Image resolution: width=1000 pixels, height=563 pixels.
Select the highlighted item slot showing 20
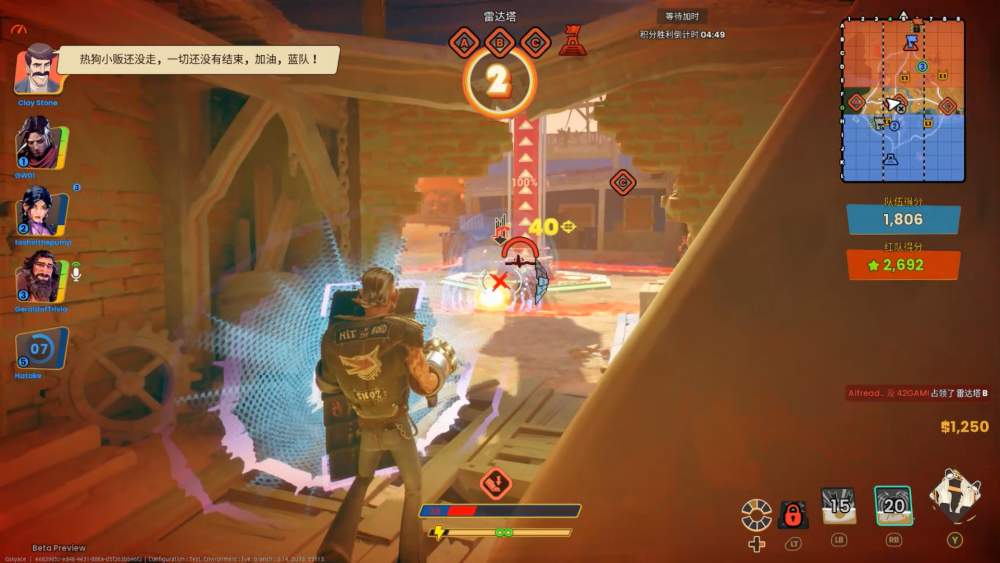[x=893, y=507]
